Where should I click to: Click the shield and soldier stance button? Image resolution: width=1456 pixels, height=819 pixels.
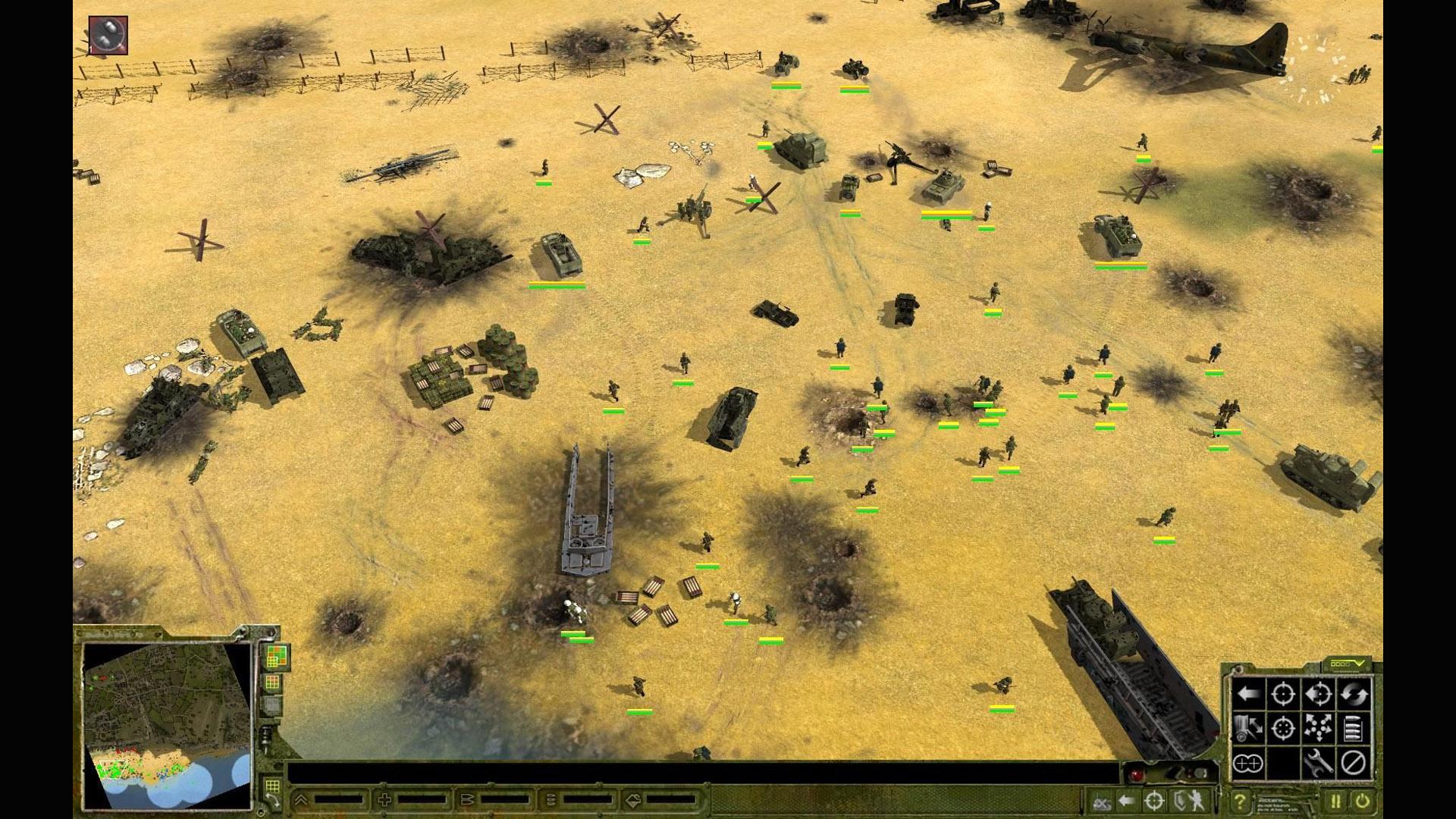1190,801
